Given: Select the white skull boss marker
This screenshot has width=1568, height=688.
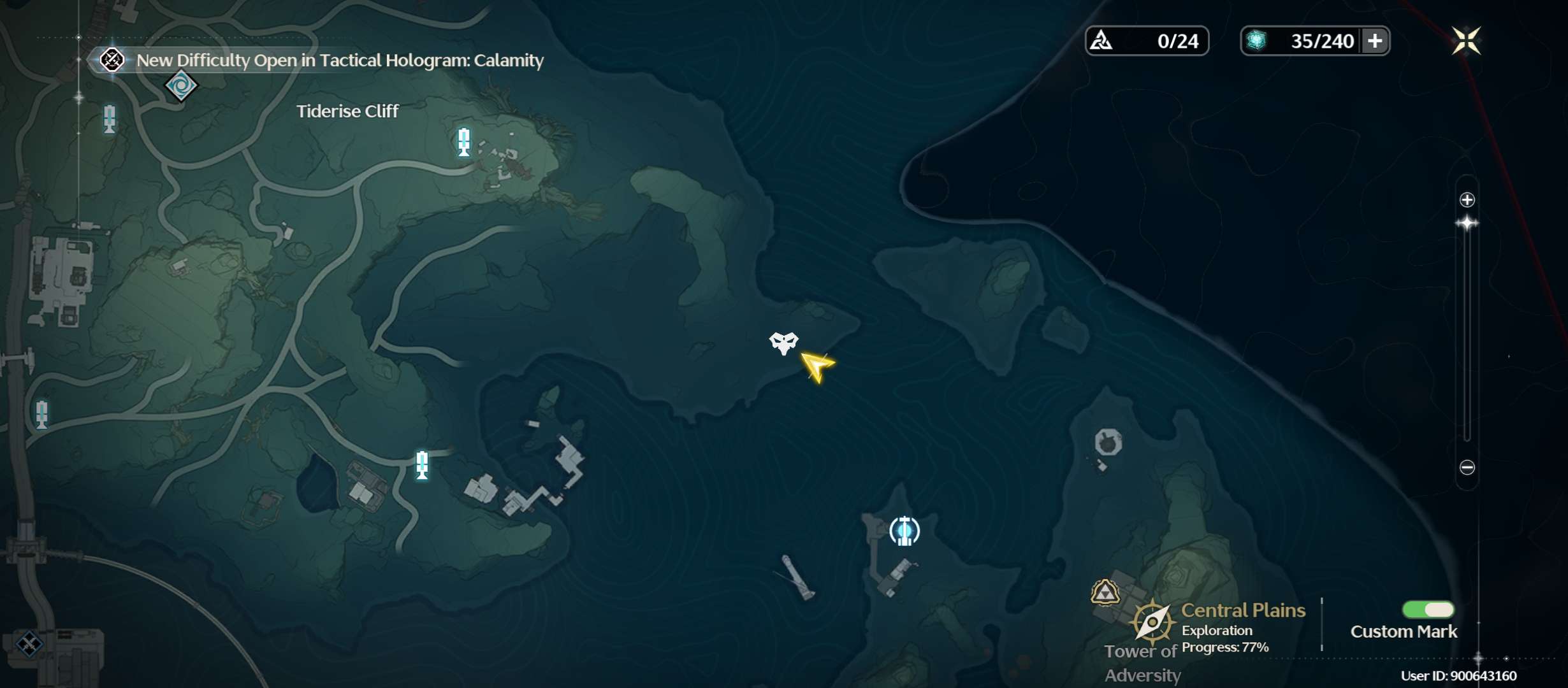Looking at the screenshot, I should coord(783,343).
